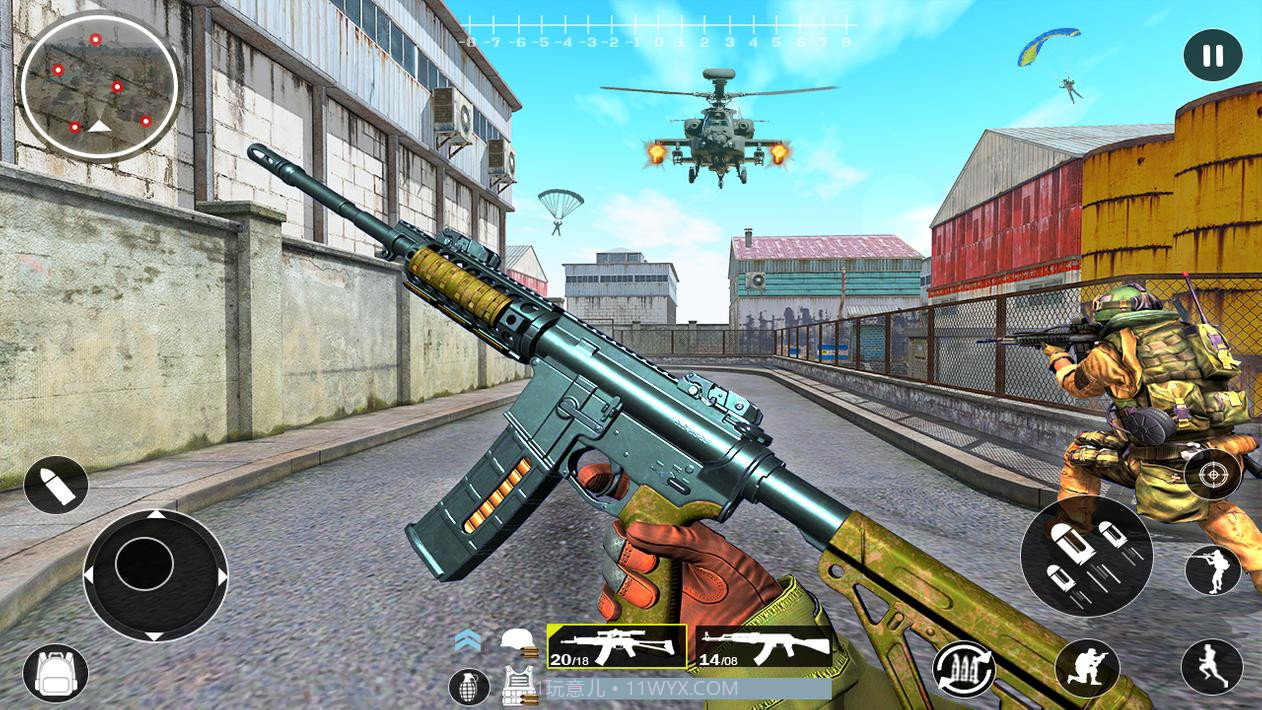This screenshot has width=1262, height=710.
Task: Select the helmet armor icon
Action: pos(517,641)
